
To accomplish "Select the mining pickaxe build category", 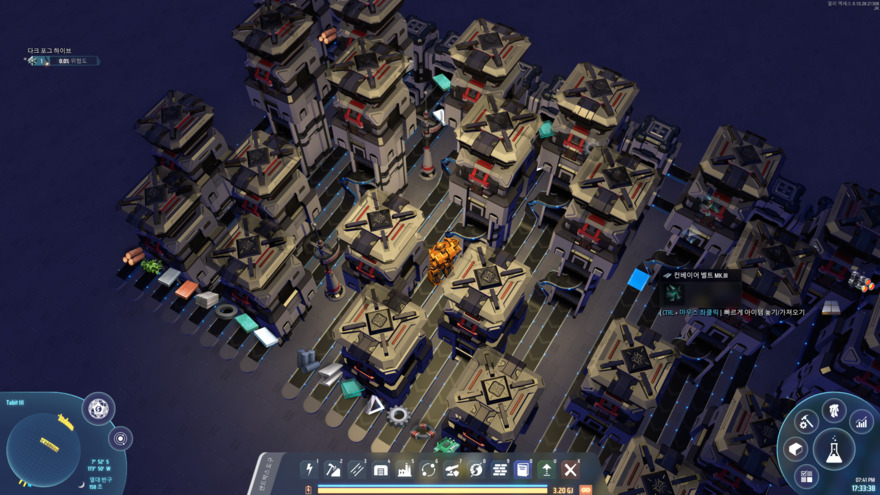I will pos(333,469).
